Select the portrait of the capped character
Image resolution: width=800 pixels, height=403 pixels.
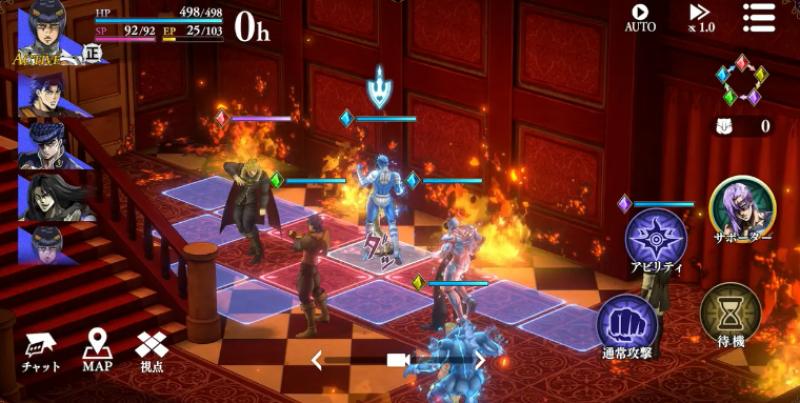pyautogui.click(x=47, y=143)
